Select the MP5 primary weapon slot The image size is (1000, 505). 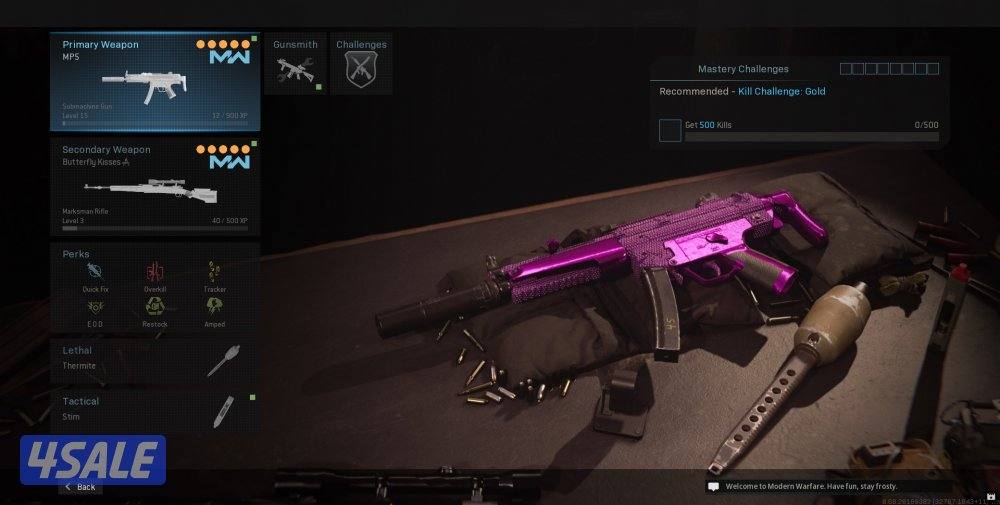155,82
